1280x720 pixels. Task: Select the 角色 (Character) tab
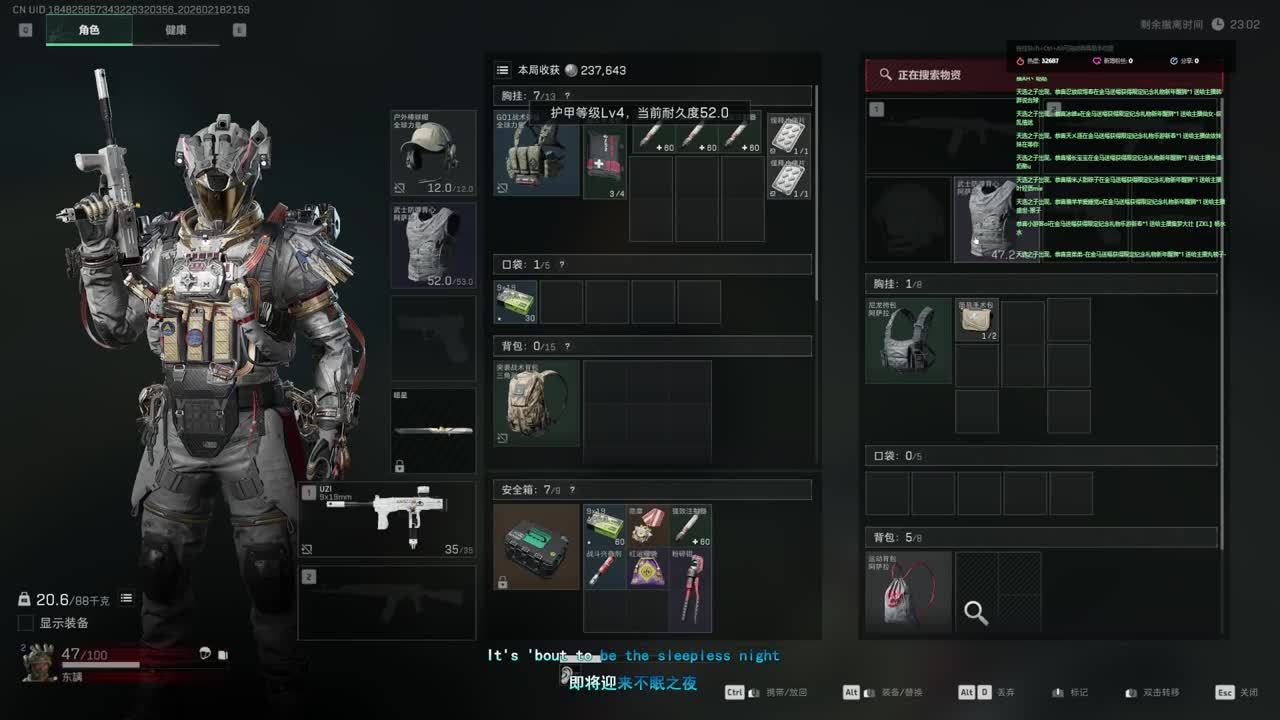(x=89, y=30)
